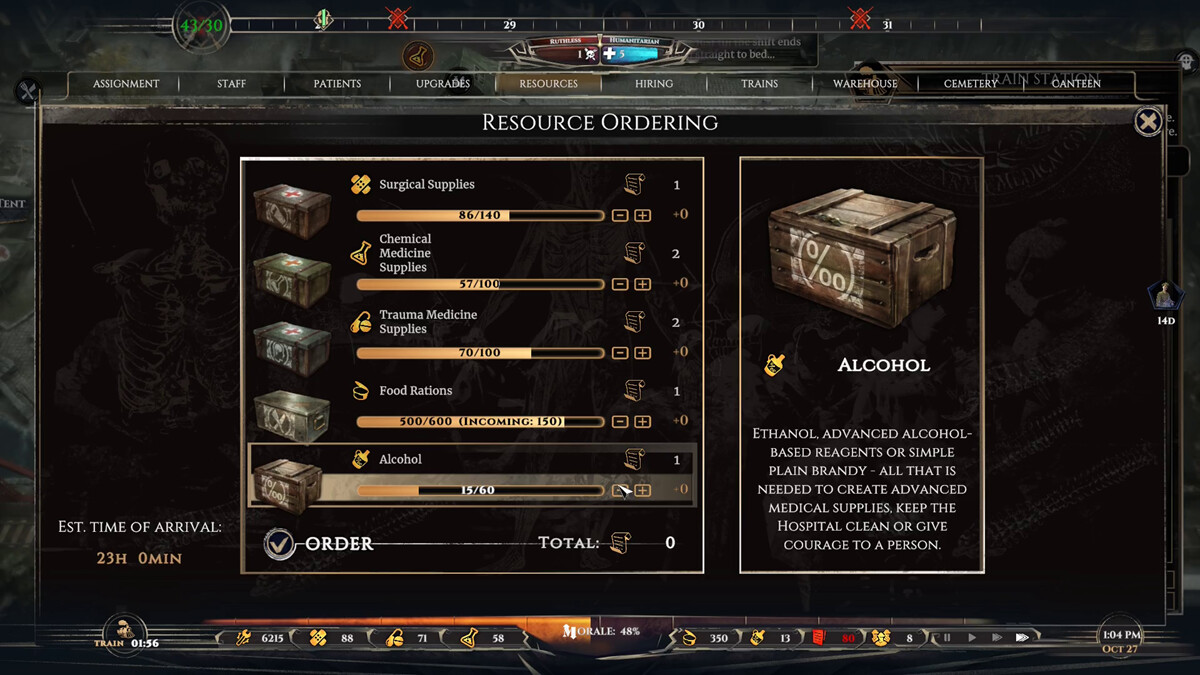Increase Surgical Supplies order amount
The height and width of the screenshot is (675, 1200).
[x=642, y=215]
